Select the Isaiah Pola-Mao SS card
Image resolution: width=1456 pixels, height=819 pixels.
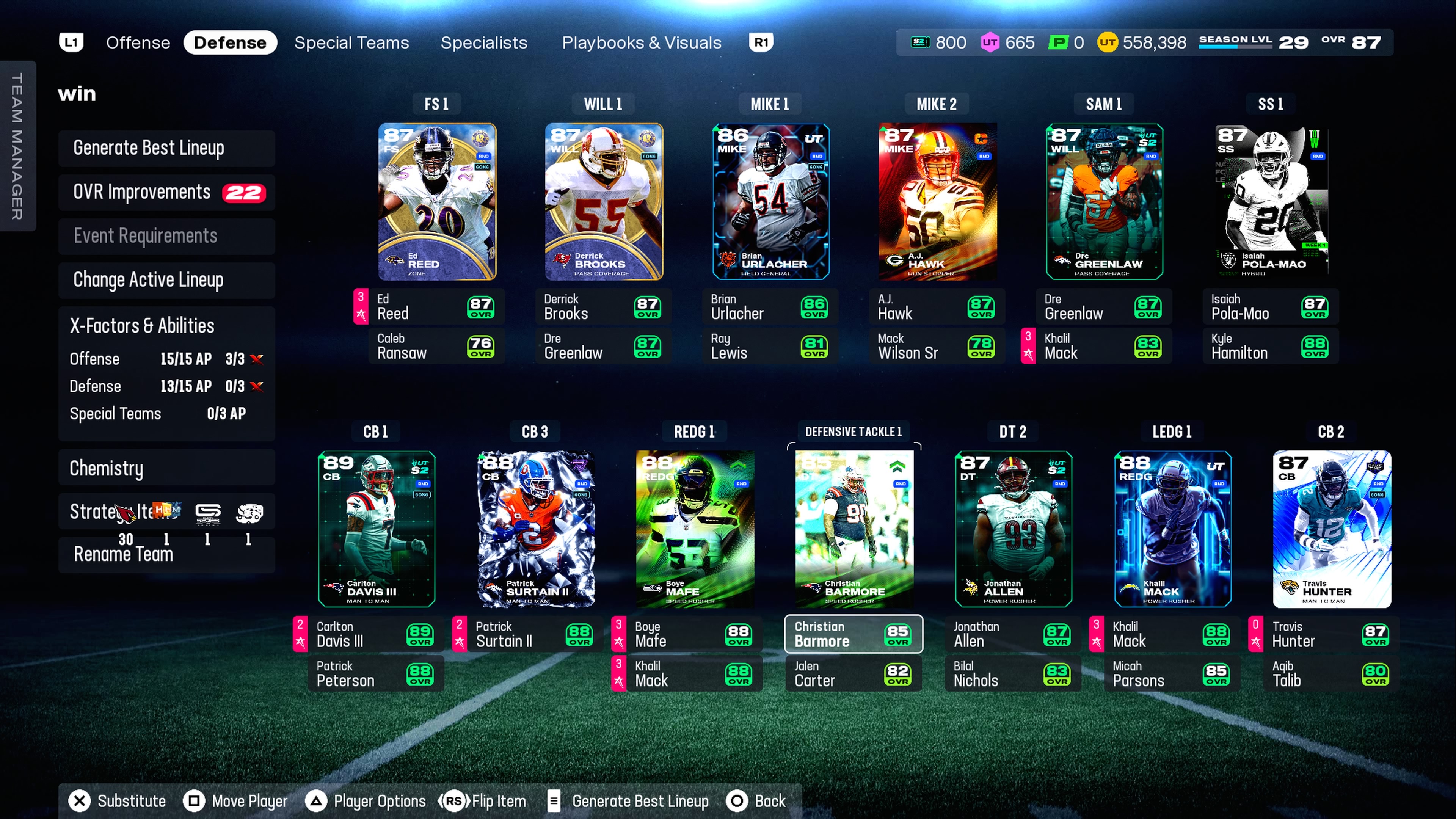pos(1271,202)
